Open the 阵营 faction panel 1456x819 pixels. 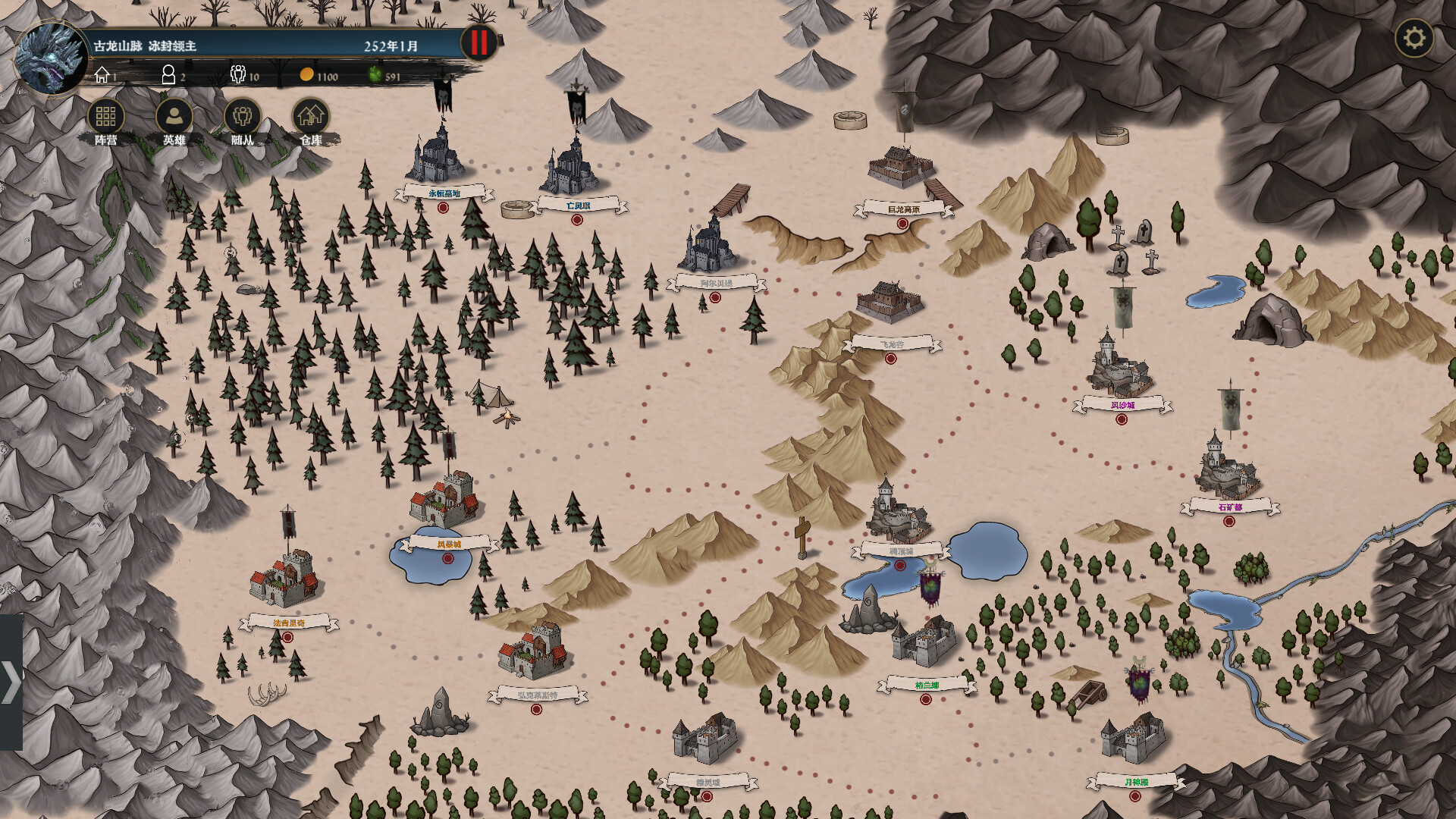pyautogui.click(x=105, y=118)
